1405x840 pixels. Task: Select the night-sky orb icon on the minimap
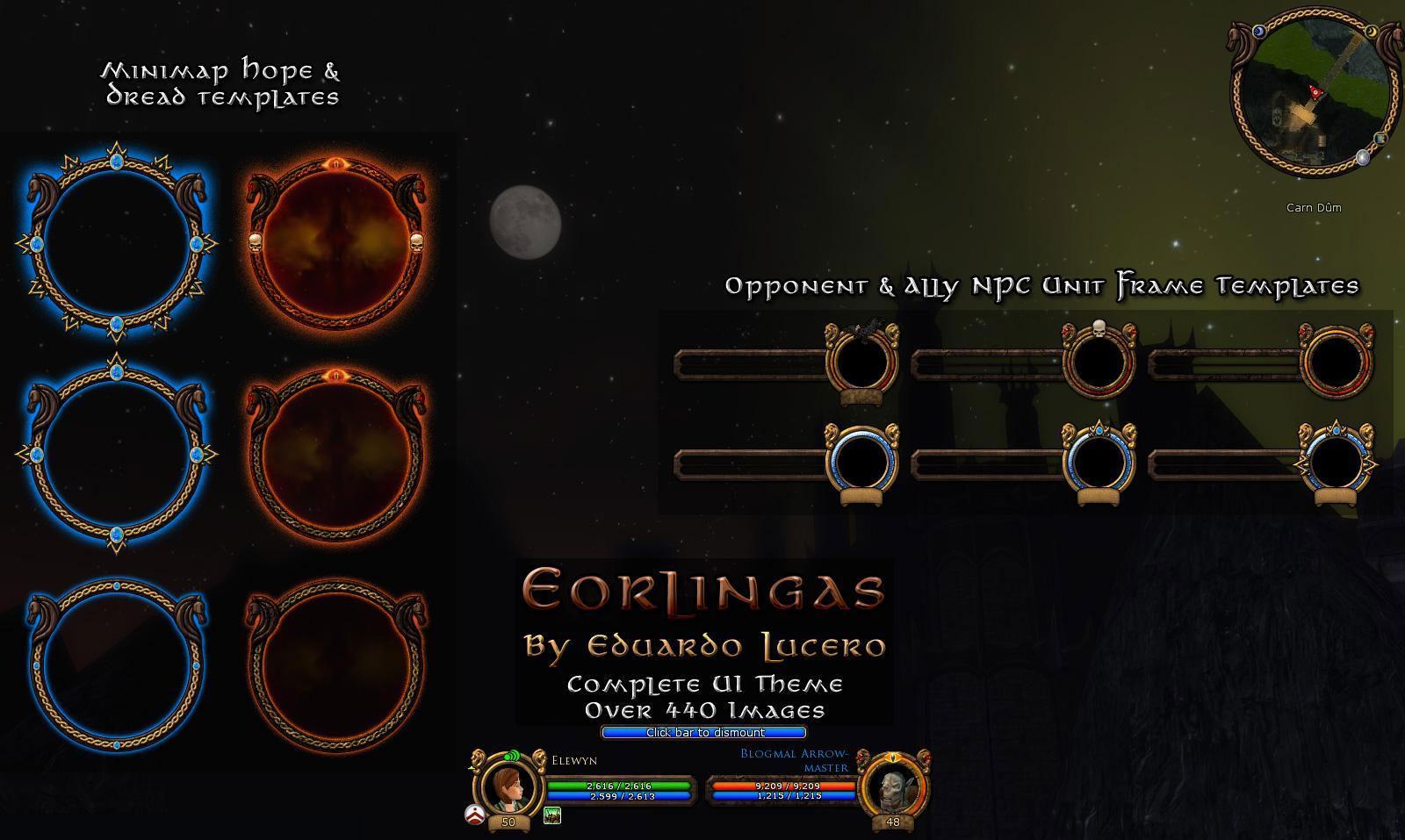point(1259,30)
